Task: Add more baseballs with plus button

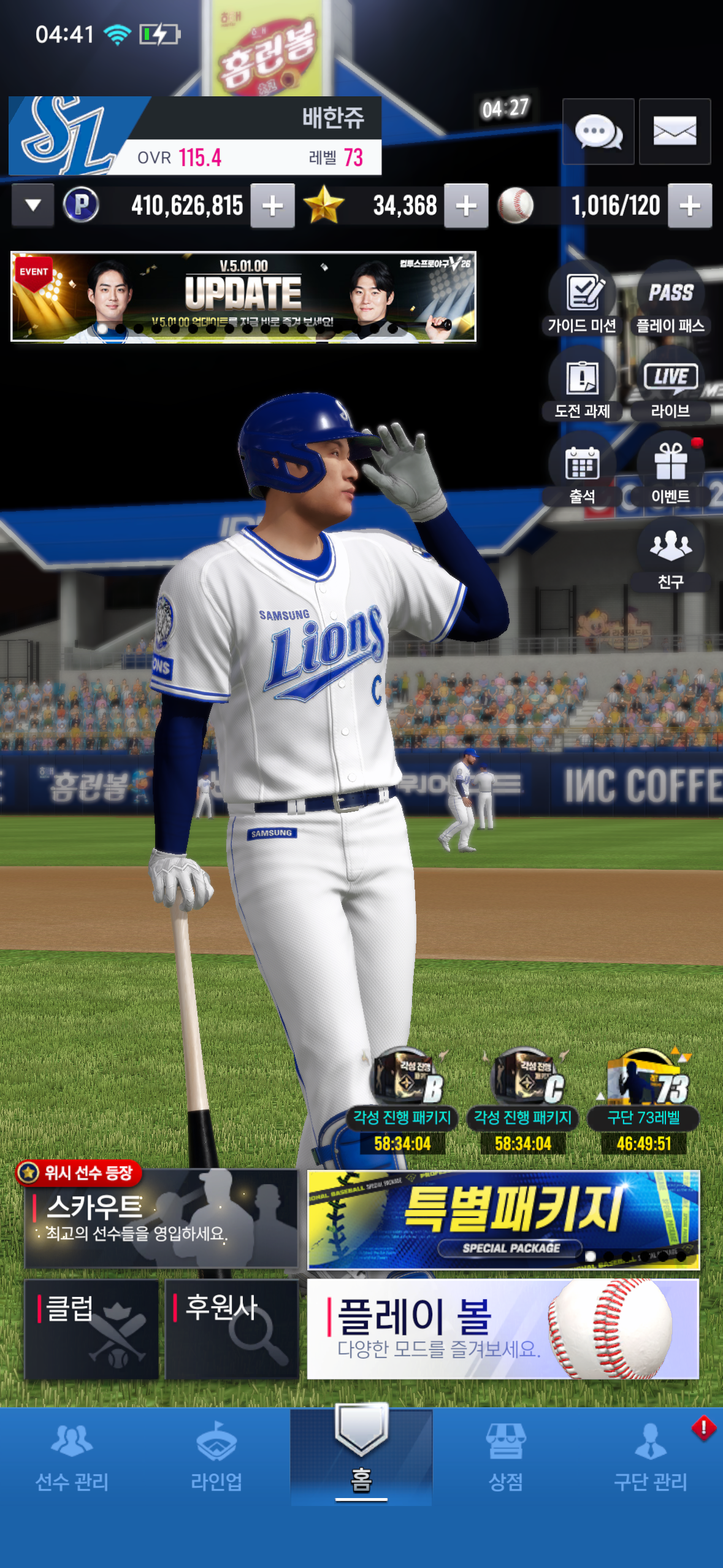Action: (690, 206)
